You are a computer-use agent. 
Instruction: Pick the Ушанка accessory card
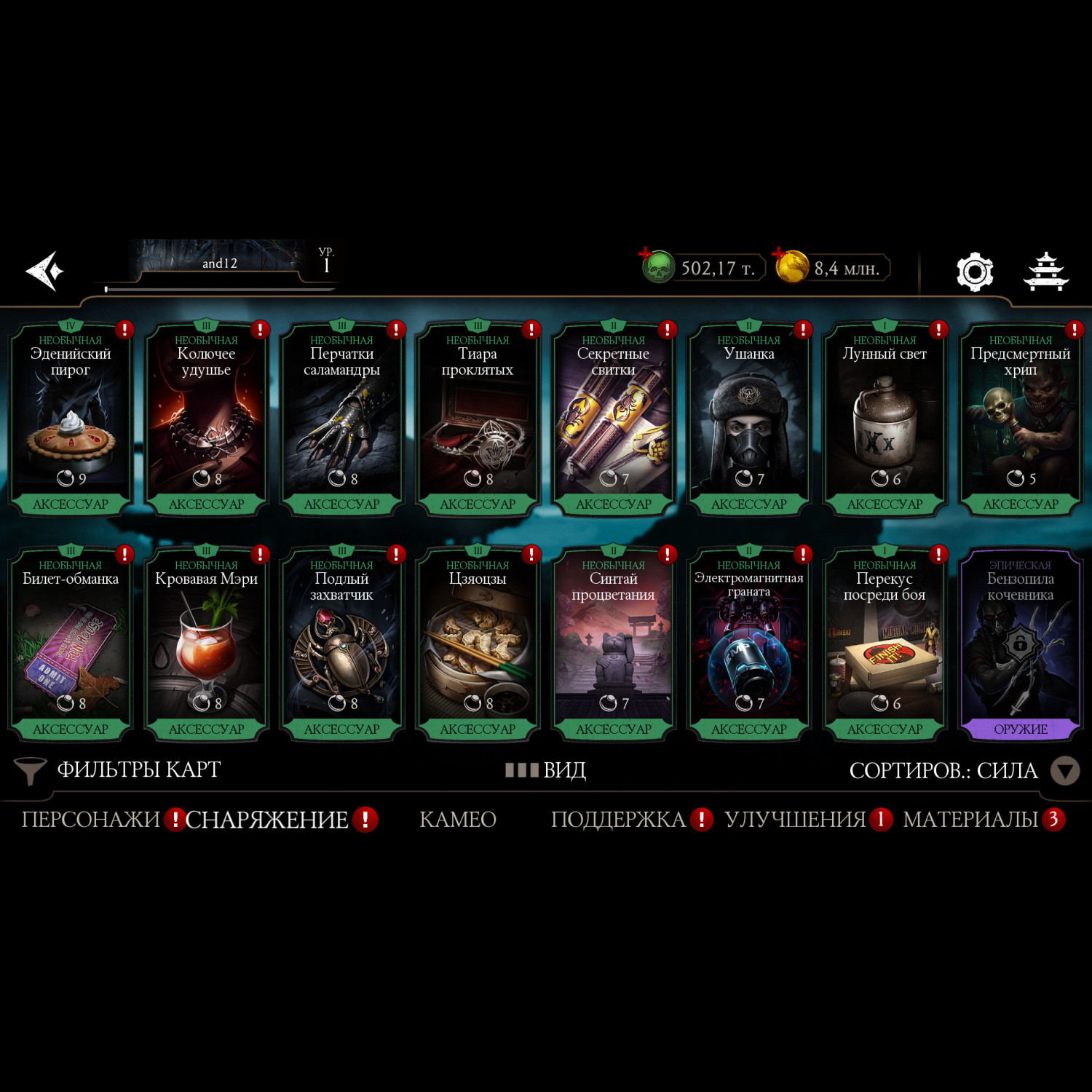coord(749,419)
